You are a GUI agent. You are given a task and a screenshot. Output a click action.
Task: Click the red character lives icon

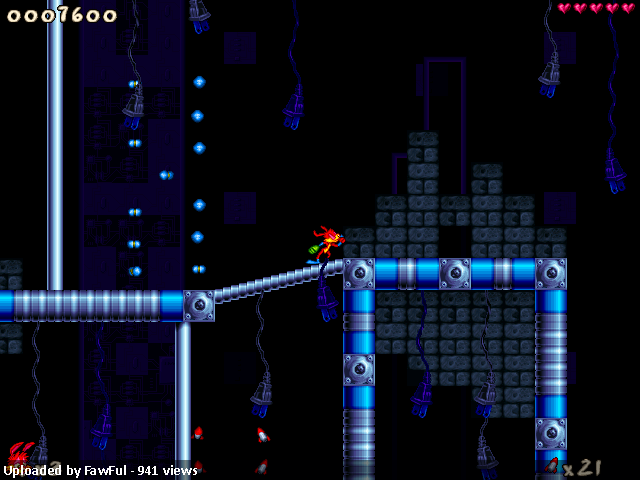click(x=20, y=453)
